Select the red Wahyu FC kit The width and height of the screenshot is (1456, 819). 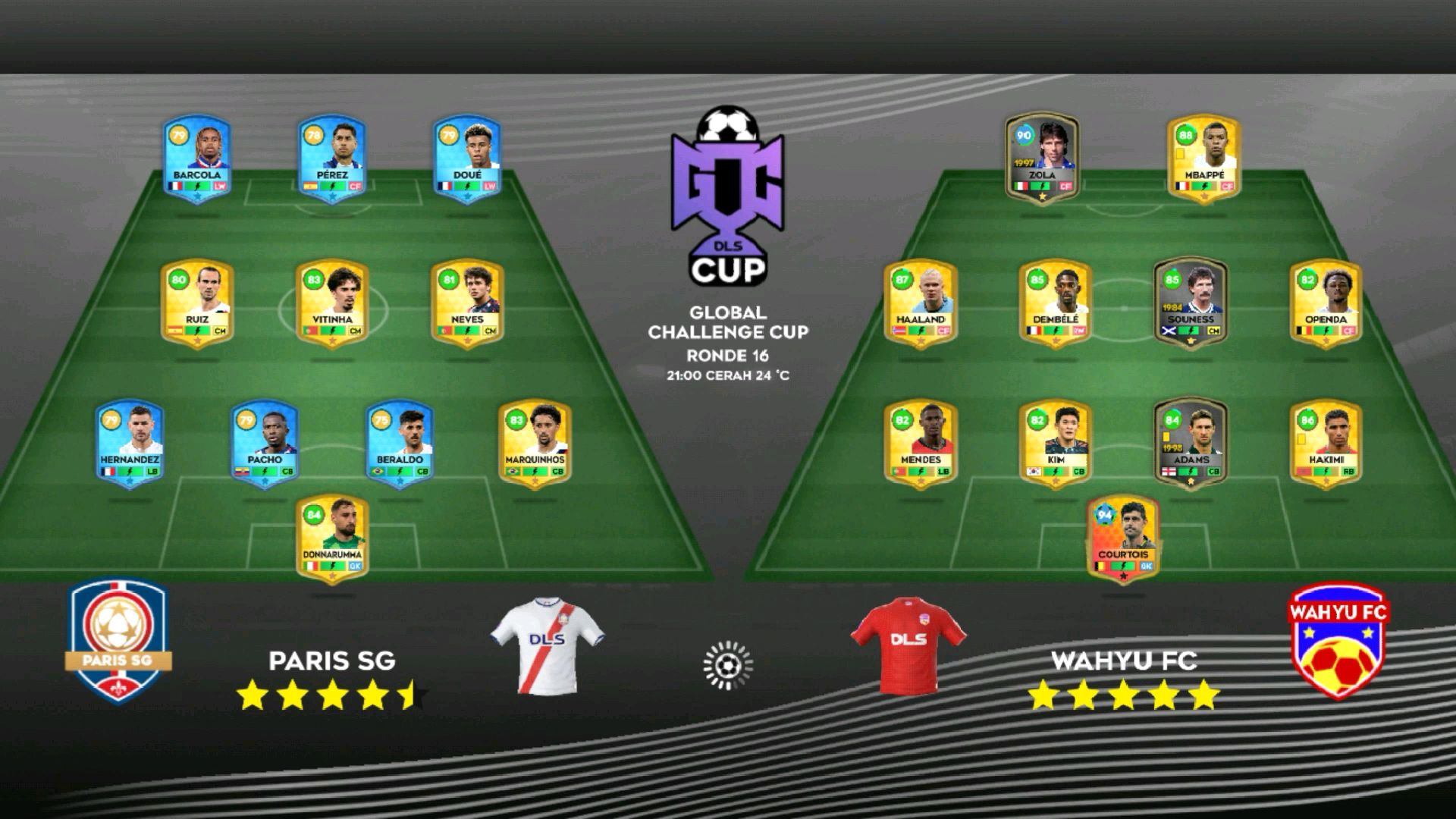pos(908,645)
